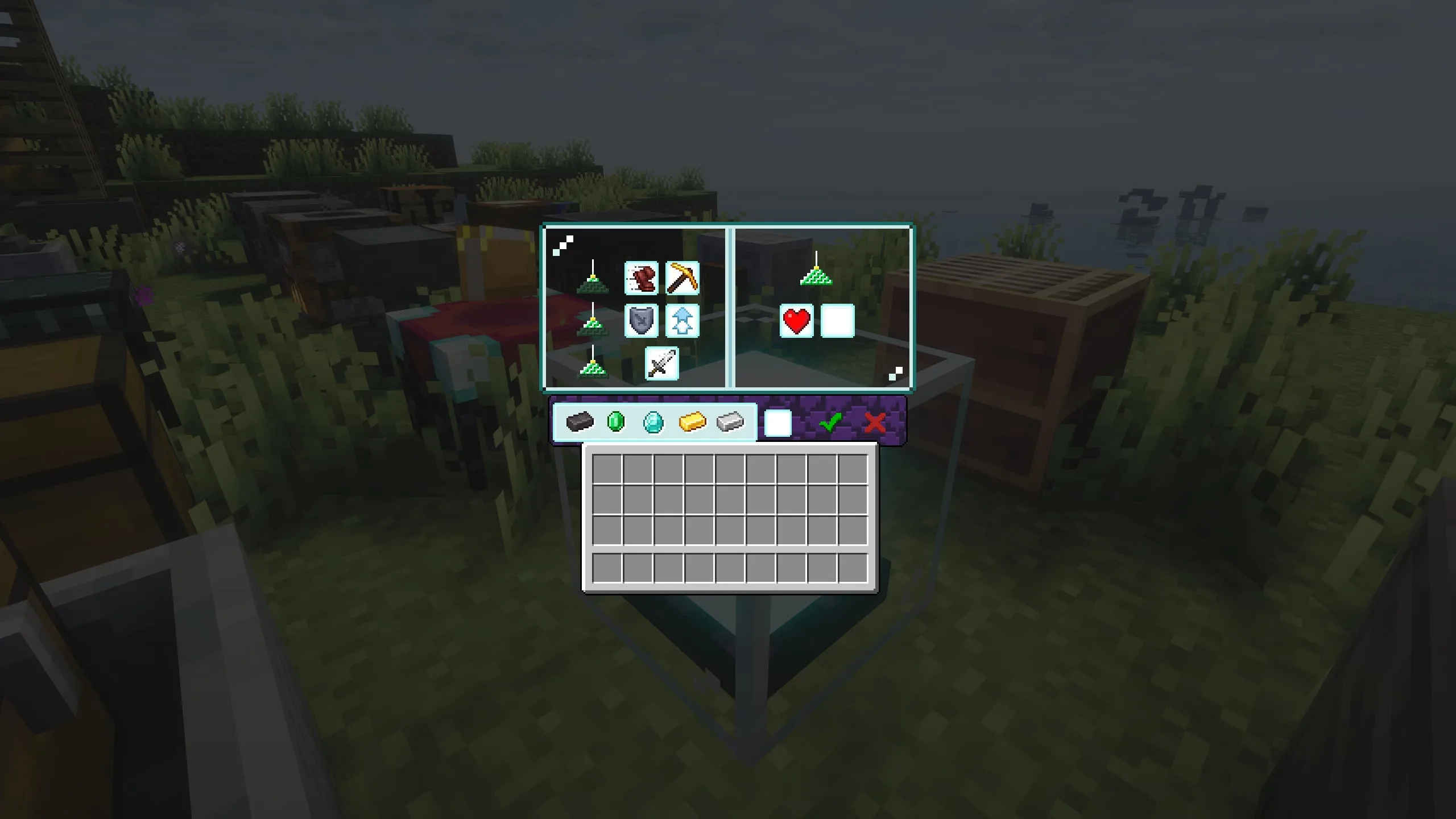The image size is (1456, 819).
Task: Click the empty result slot next to the heart
Action: pos(838,320)
